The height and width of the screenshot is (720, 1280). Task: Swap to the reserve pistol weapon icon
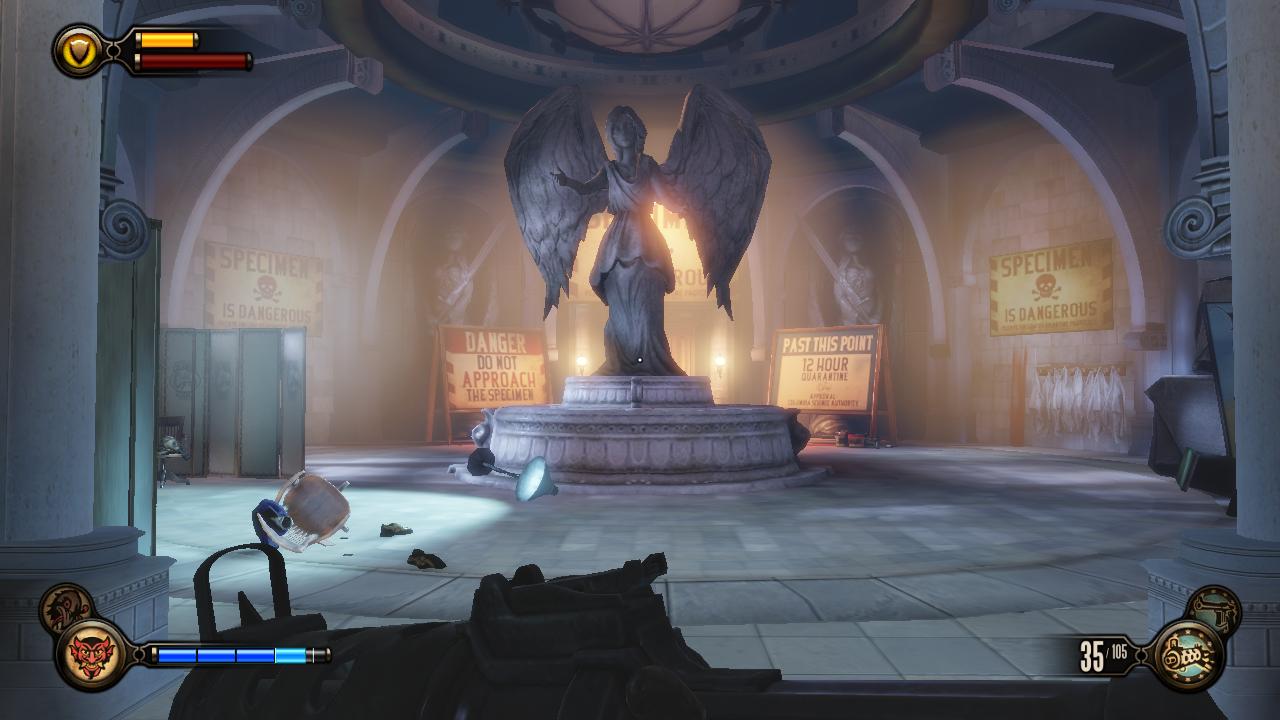pyautogui.click(x=1213, y=609)
